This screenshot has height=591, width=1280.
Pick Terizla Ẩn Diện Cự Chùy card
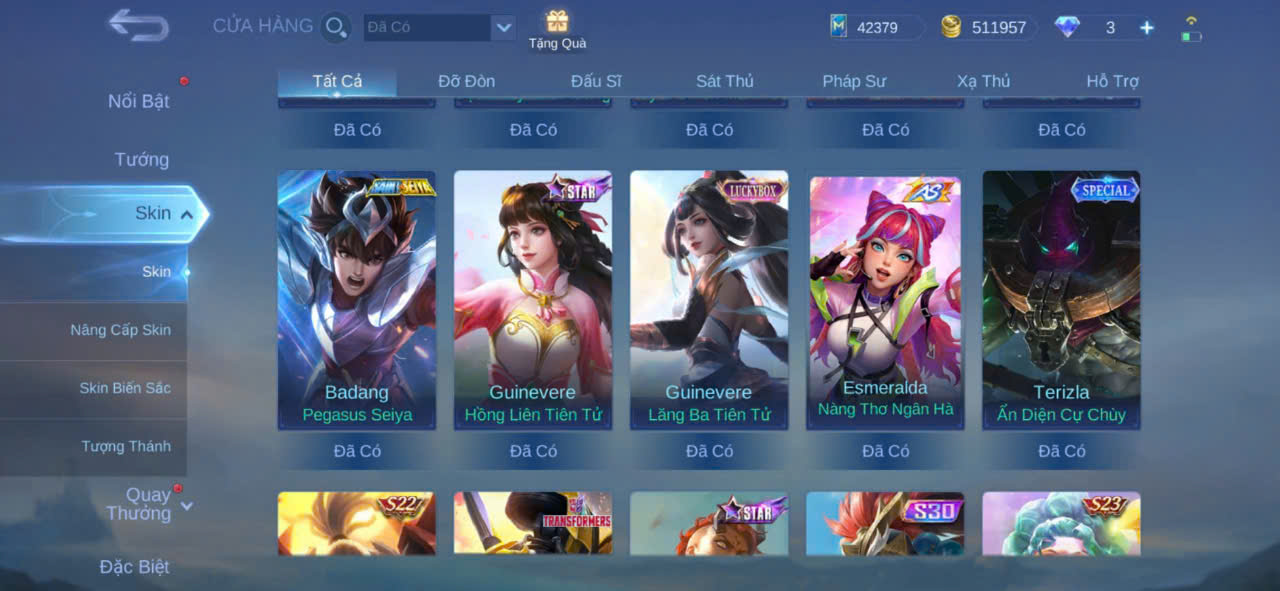click(x=1061, y=300)
